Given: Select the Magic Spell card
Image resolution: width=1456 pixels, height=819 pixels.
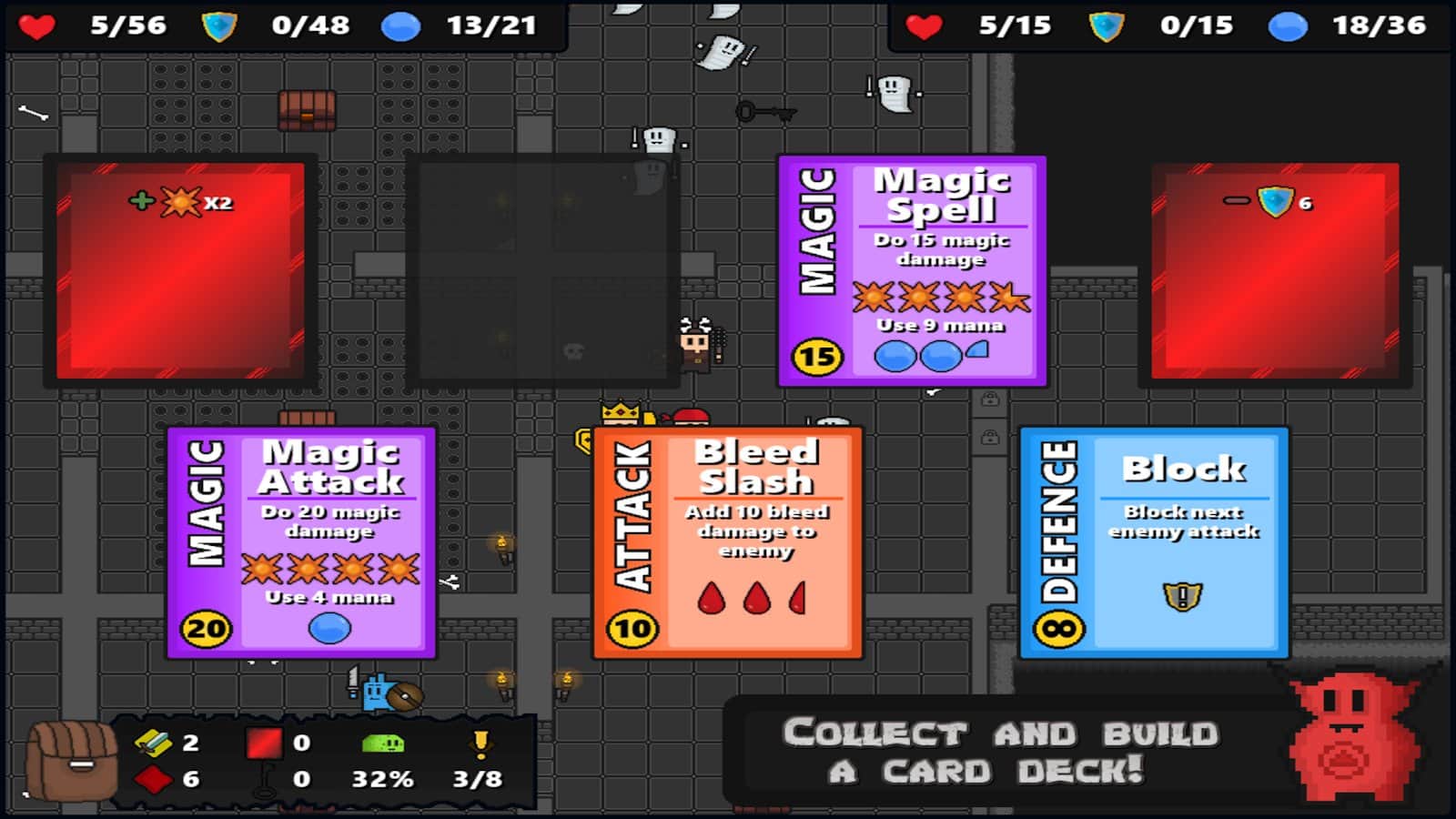Looking at the screenshot, I should click(912, 271).
